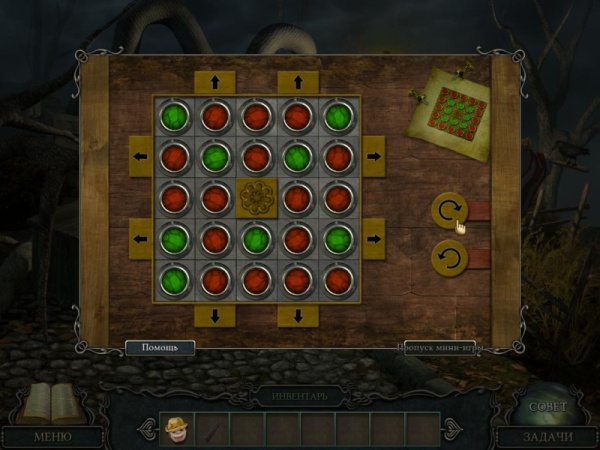Click the ИНВЕНТАРЬ inventory label

[x=299, y=396]
